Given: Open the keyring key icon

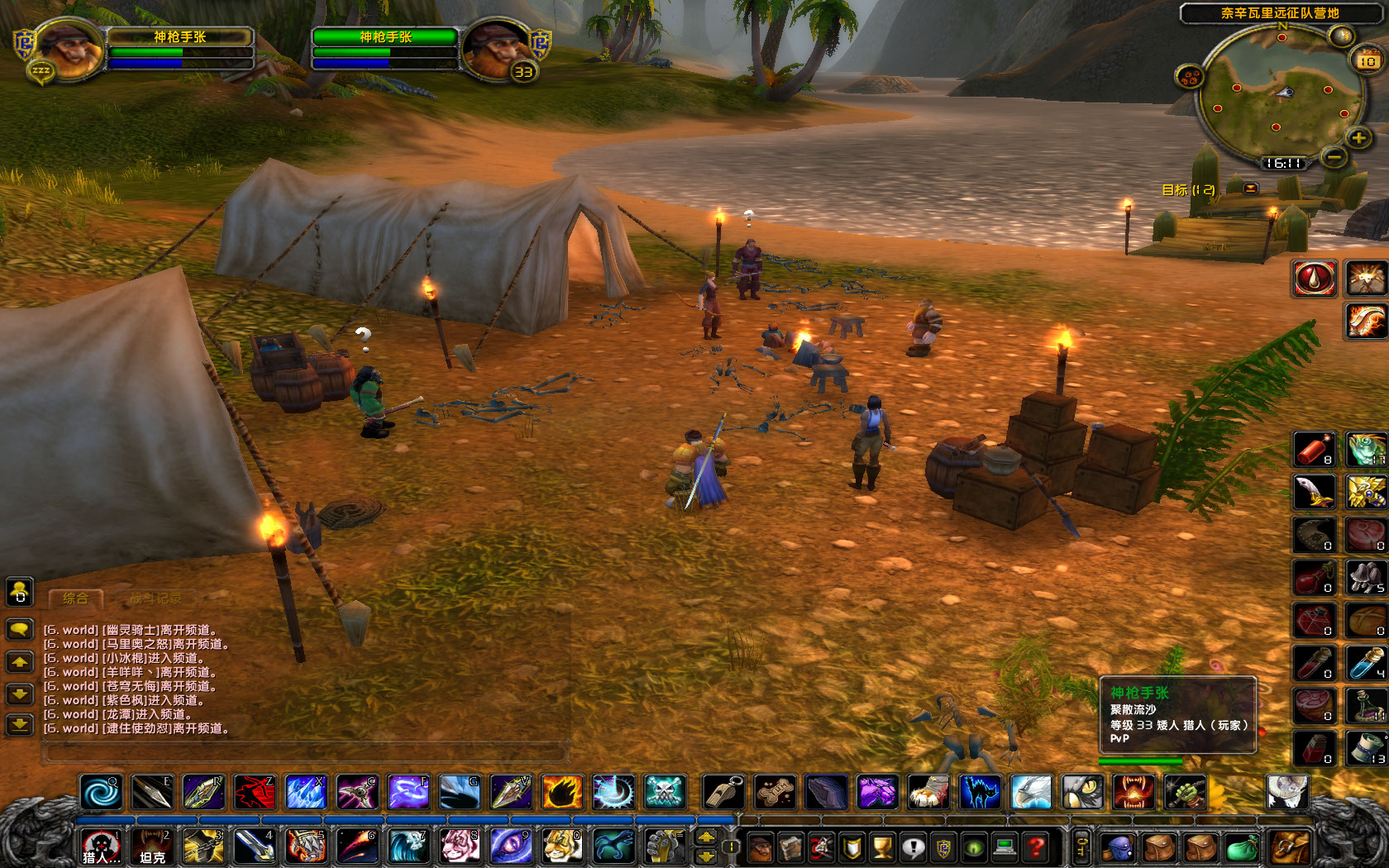Looking at the screenshot, I should 1081,845.
